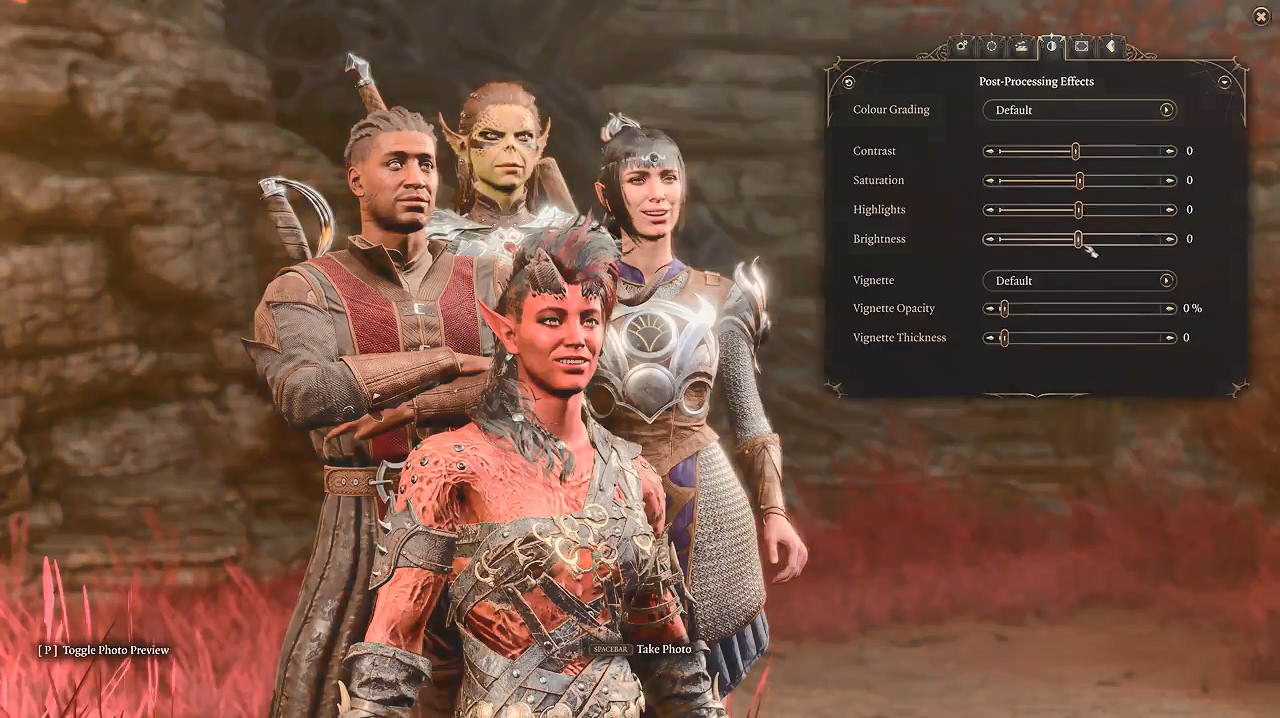Lower Contrast using its left arrow
Image resolution: width=1280 pixels, height=718 pixels.
tap(990, 152)
